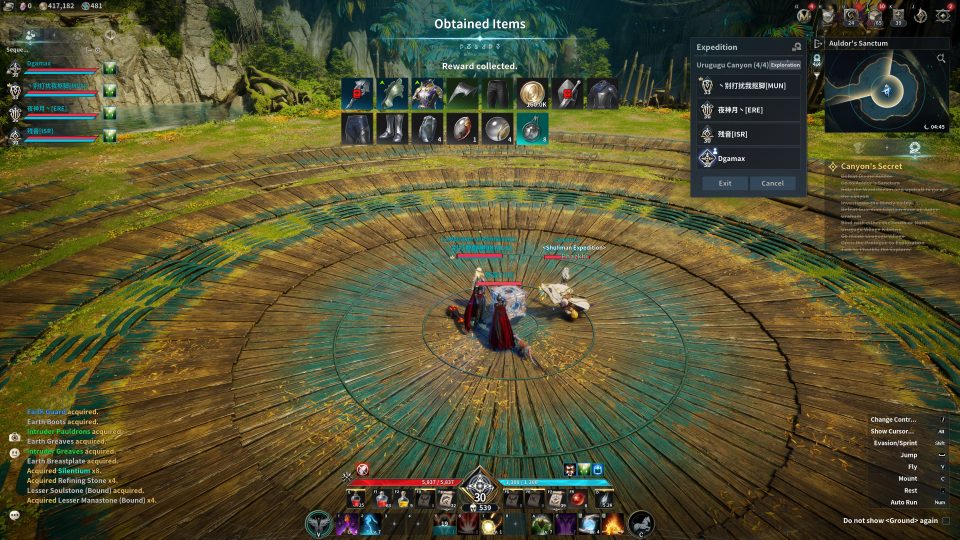Select the [MUN] player row in Expedition
Image resolution: width=960 pixels, height=540 pixels.
point(749,86)
